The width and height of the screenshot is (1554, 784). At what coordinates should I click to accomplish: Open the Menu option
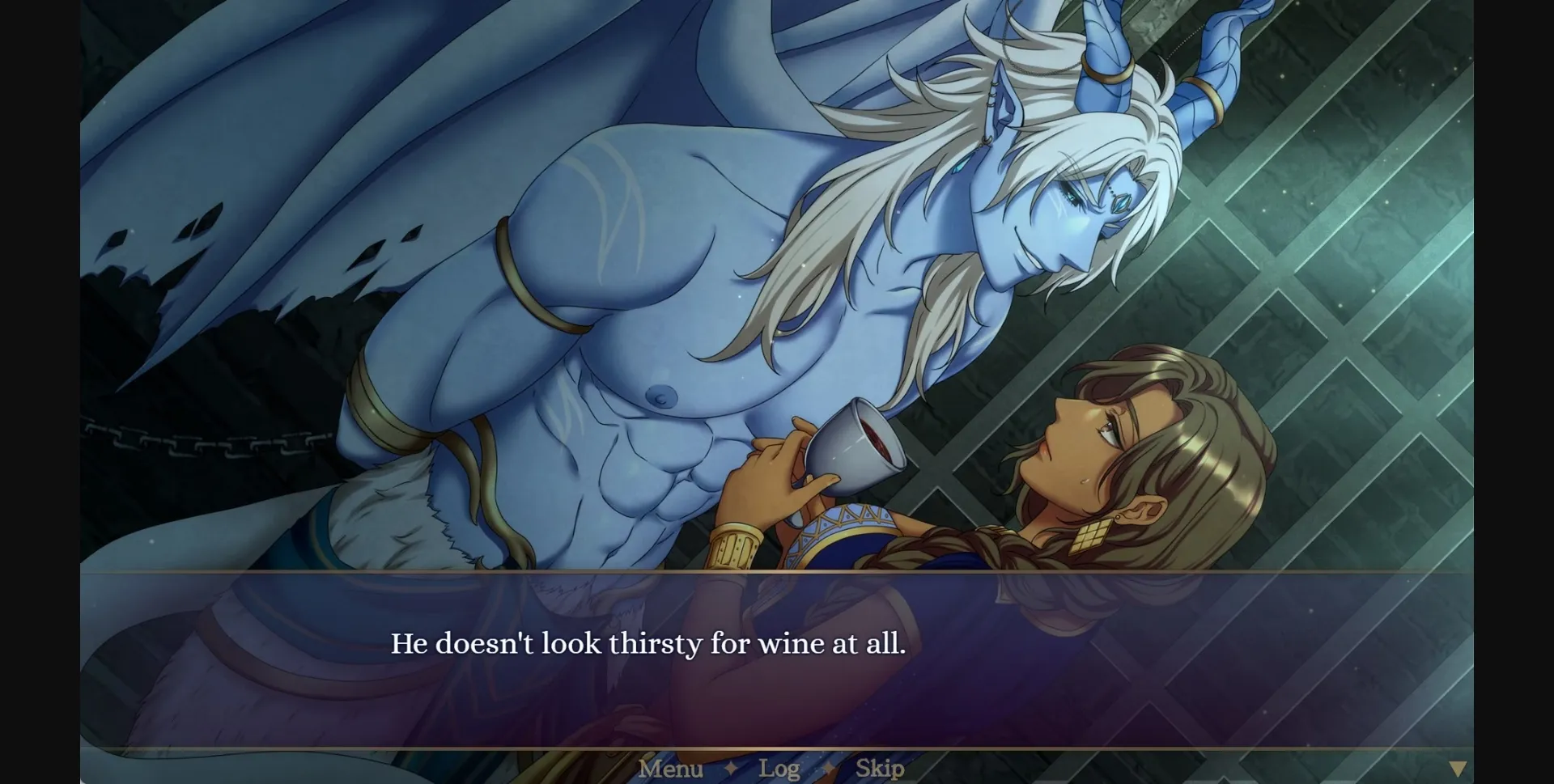click(670, 767)
